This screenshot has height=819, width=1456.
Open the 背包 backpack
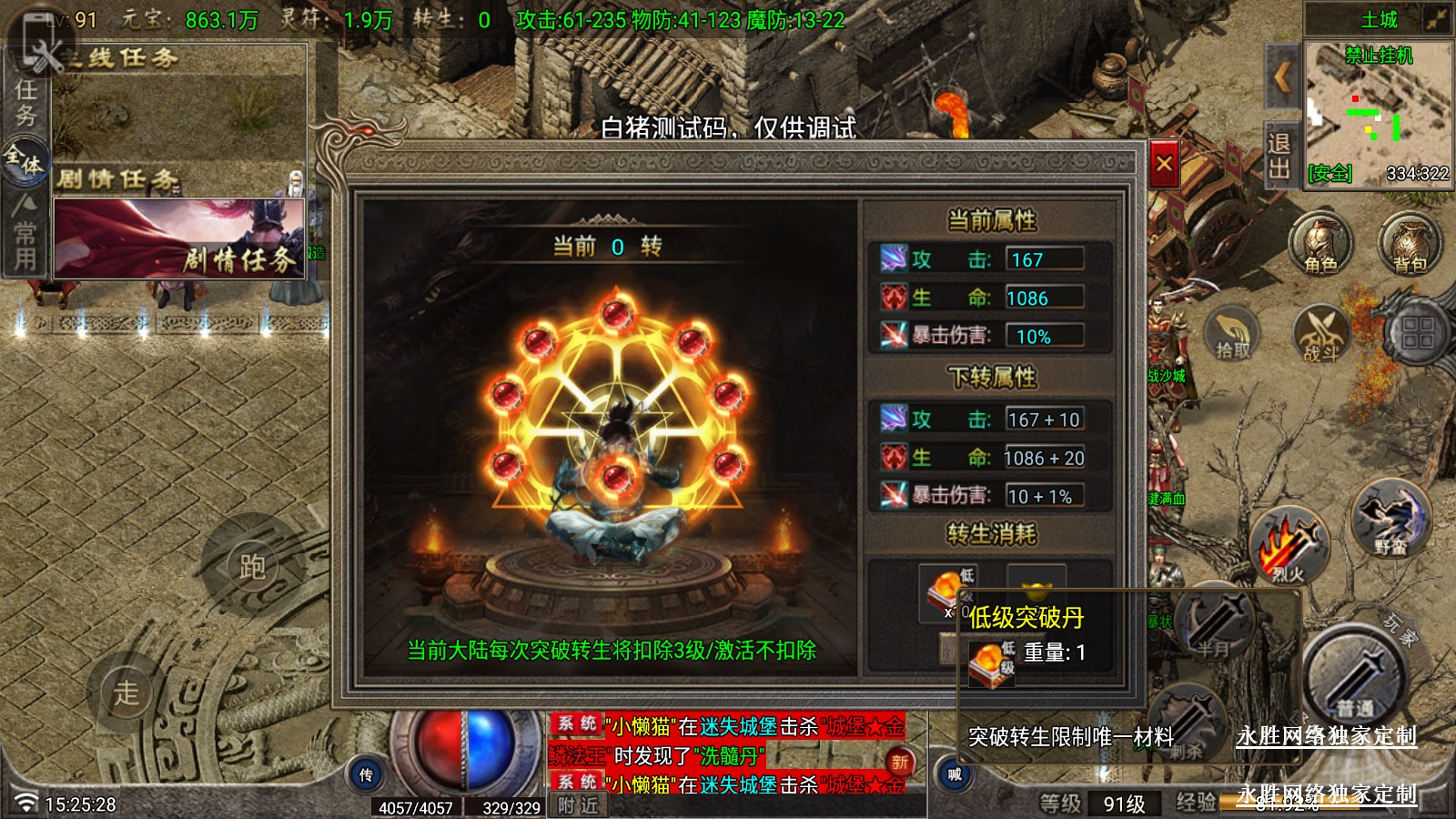[x=1410, y=244]
